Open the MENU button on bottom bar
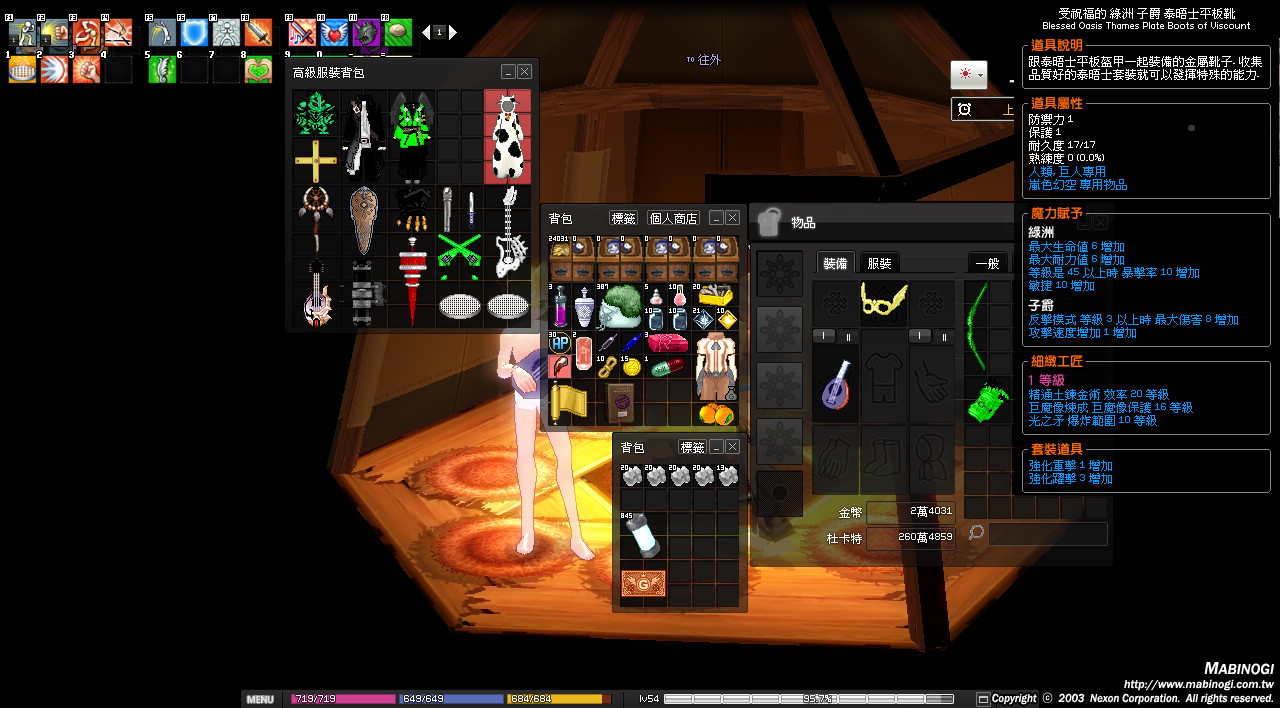This screenshot has height=708, width=1280. click(260, 699)
